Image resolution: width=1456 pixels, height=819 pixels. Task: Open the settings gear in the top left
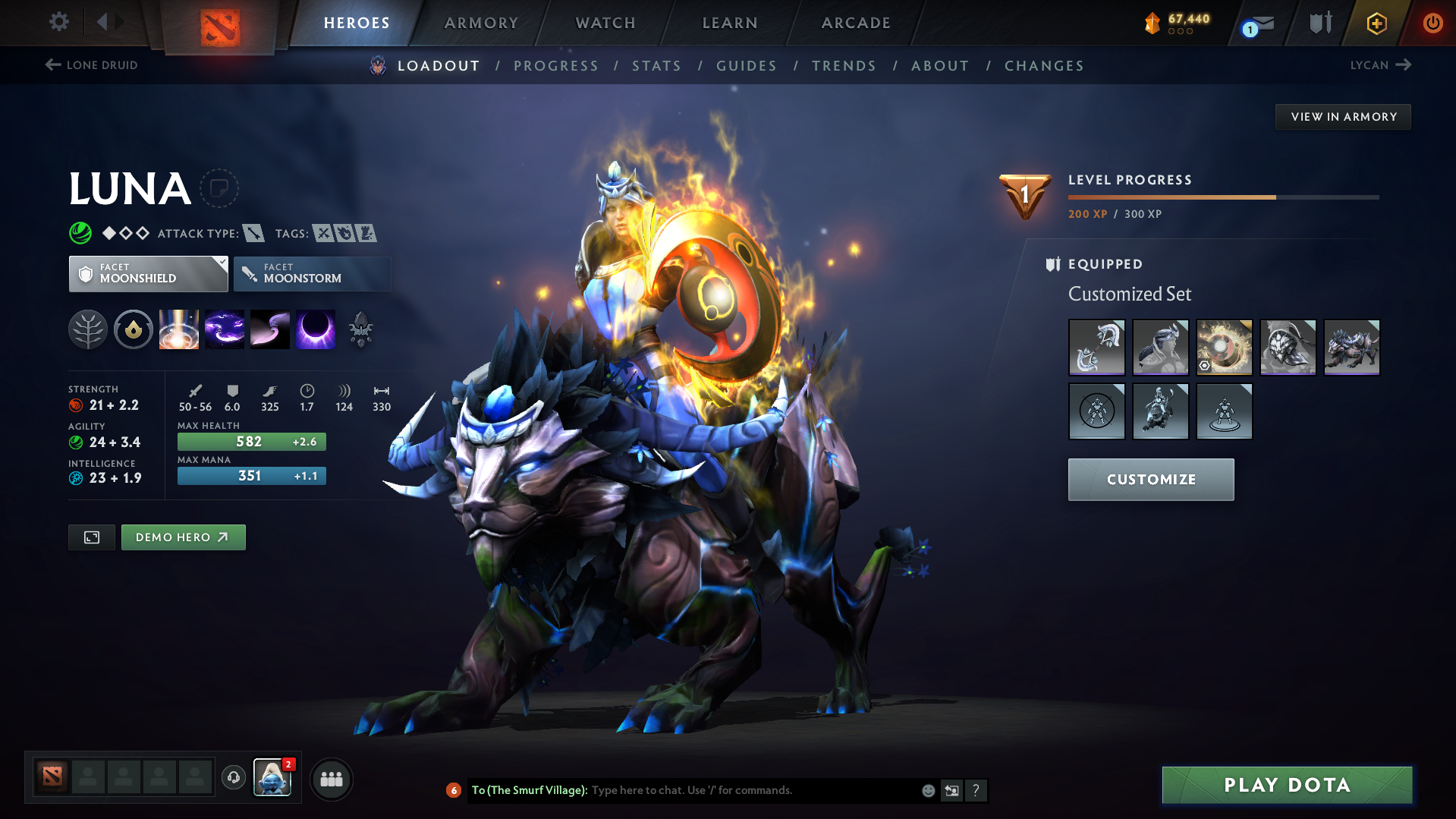(58, 22)
